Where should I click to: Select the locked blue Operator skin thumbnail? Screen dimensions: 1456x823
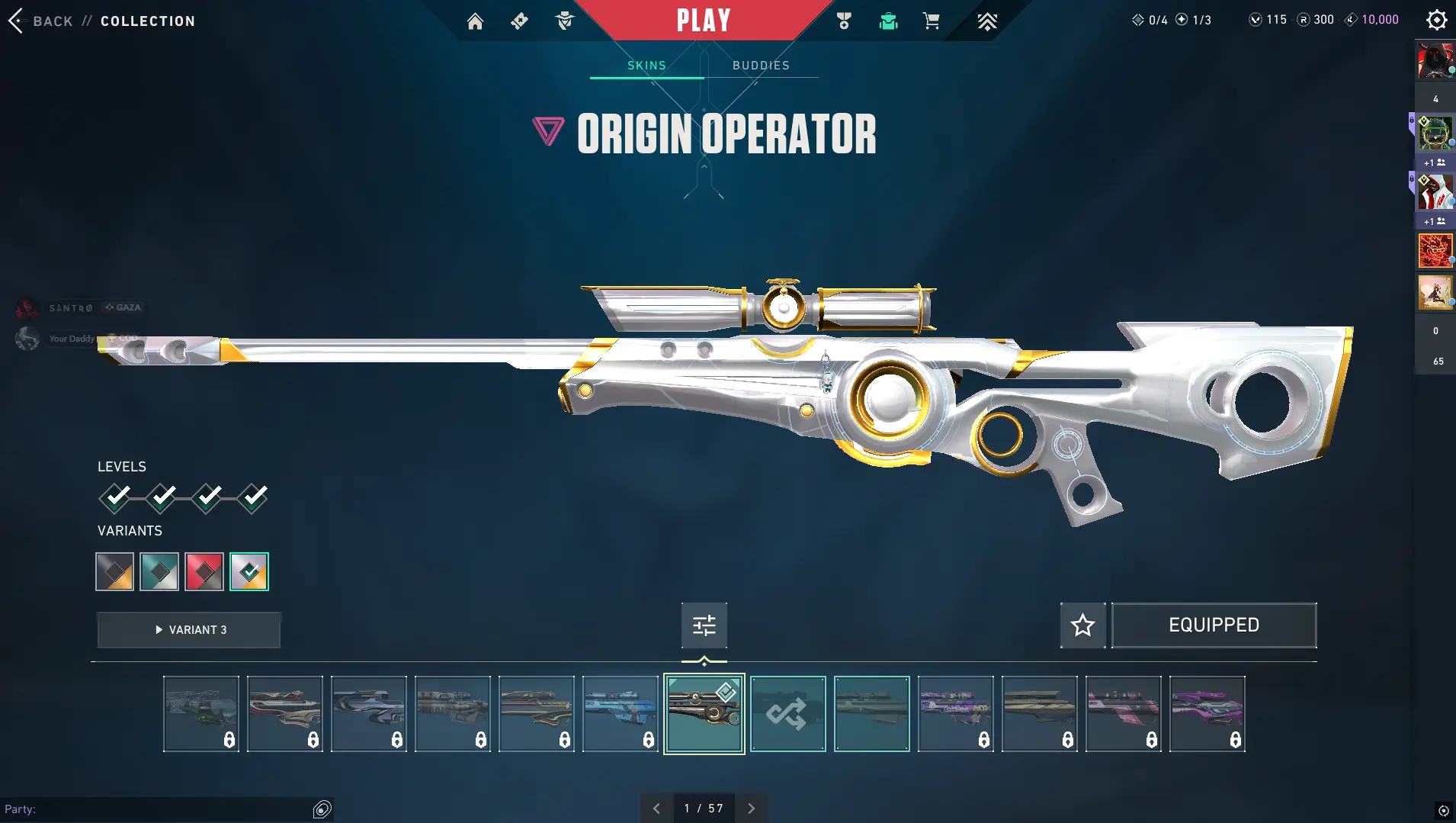pos(621,714)
